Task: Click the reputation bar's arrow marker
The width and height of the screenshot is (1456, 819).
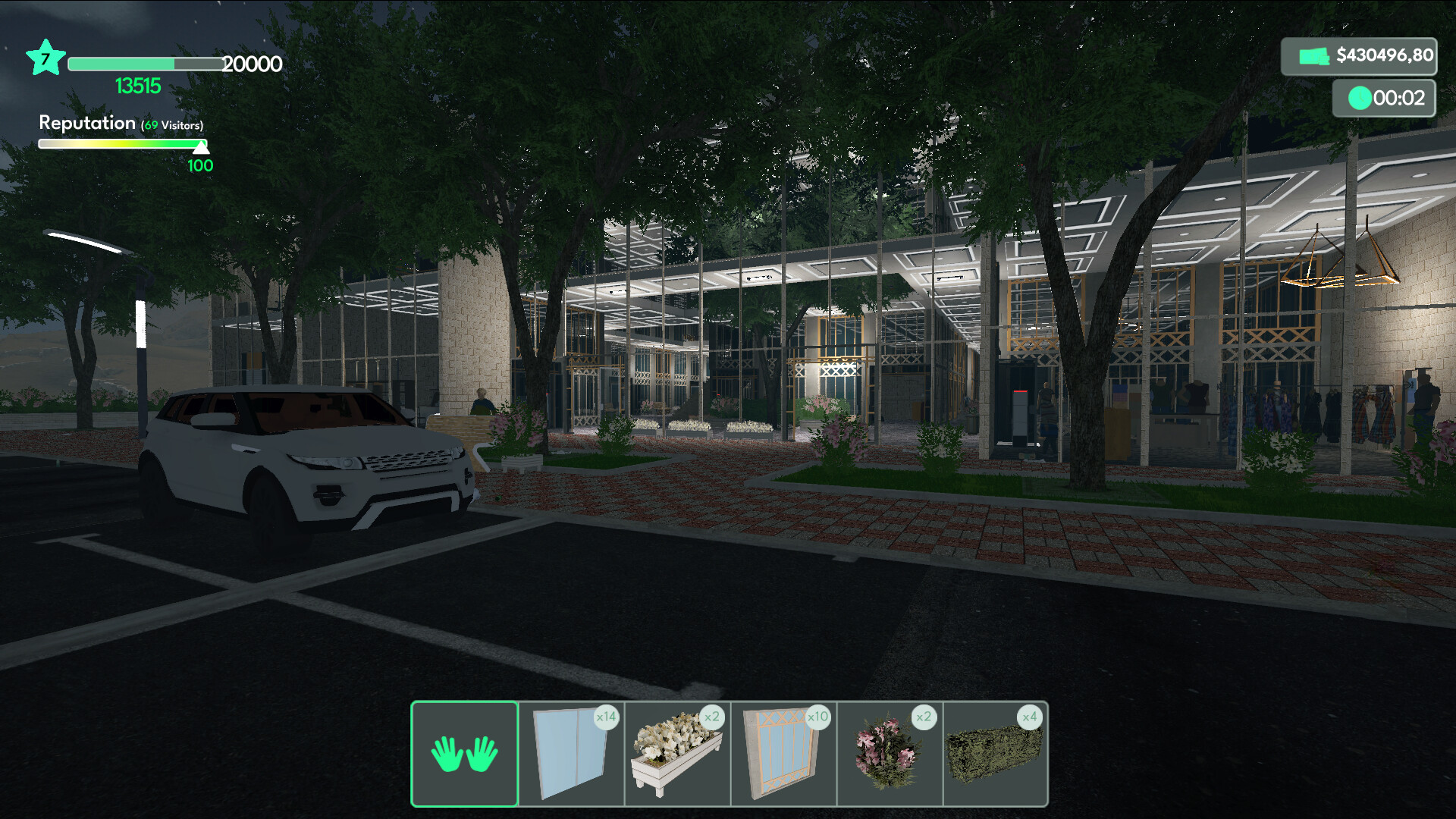Action: point(200,148)
